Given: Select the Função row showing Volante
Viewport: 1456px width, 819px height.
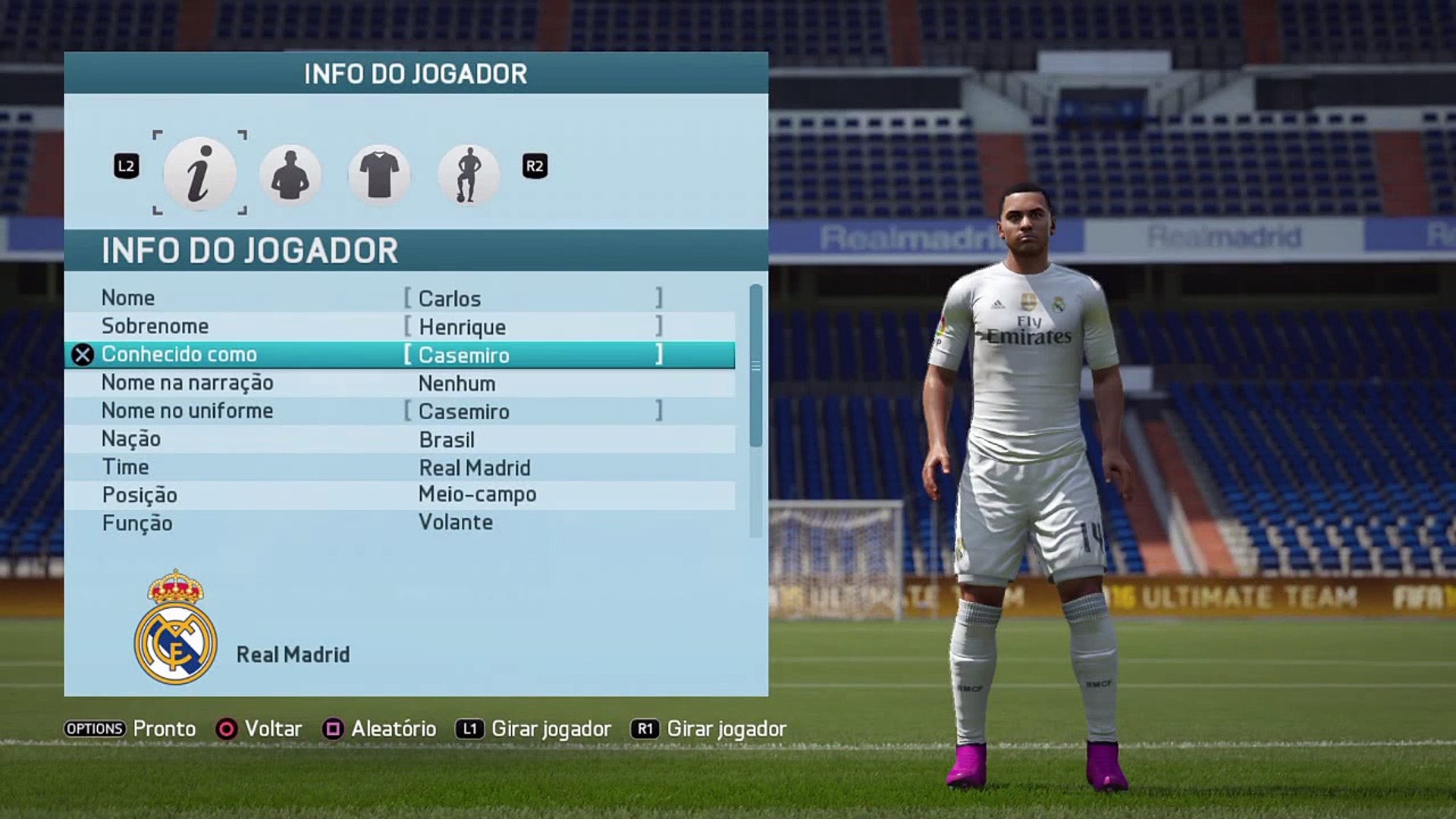Looking at the screenshot, I should pos(400,522).
